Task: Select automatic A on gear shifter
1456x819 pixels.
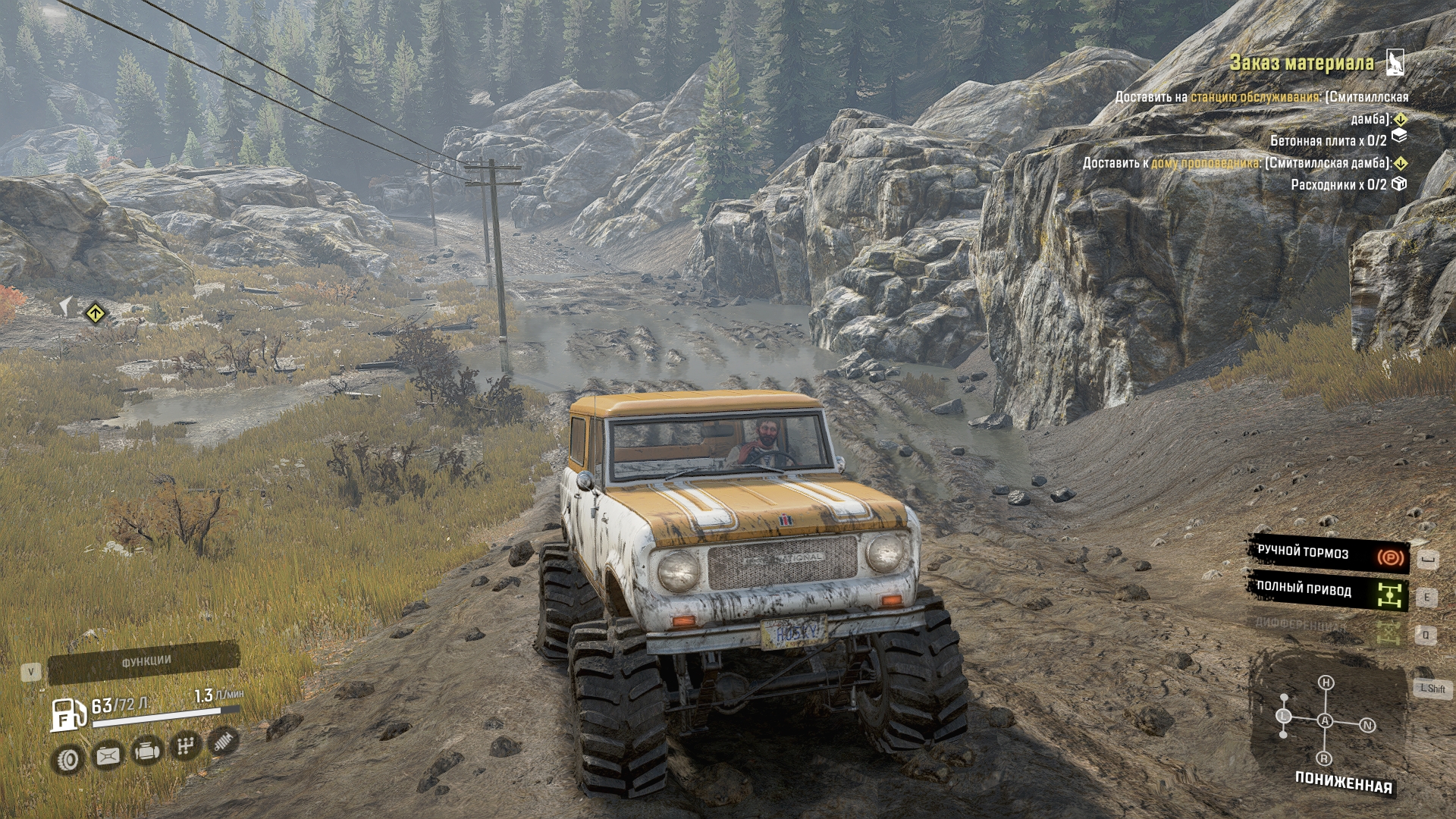Action: [x=1325, y=720]
